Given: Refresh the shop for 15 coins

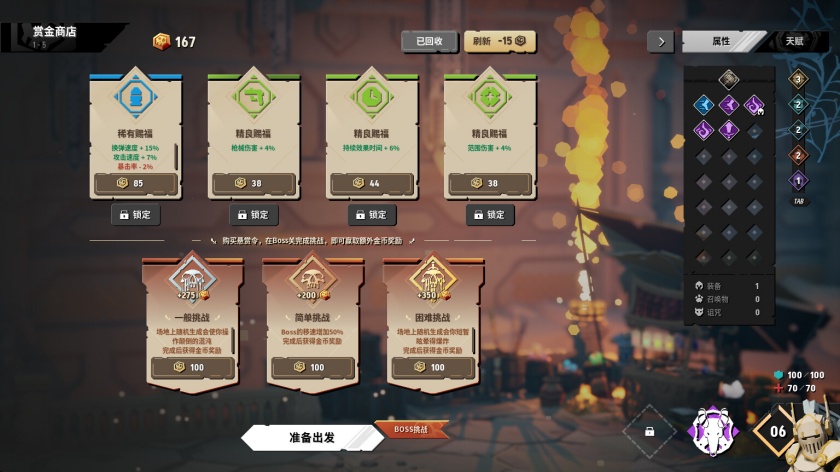Looking at the screenshot, I should coord(504,41).
